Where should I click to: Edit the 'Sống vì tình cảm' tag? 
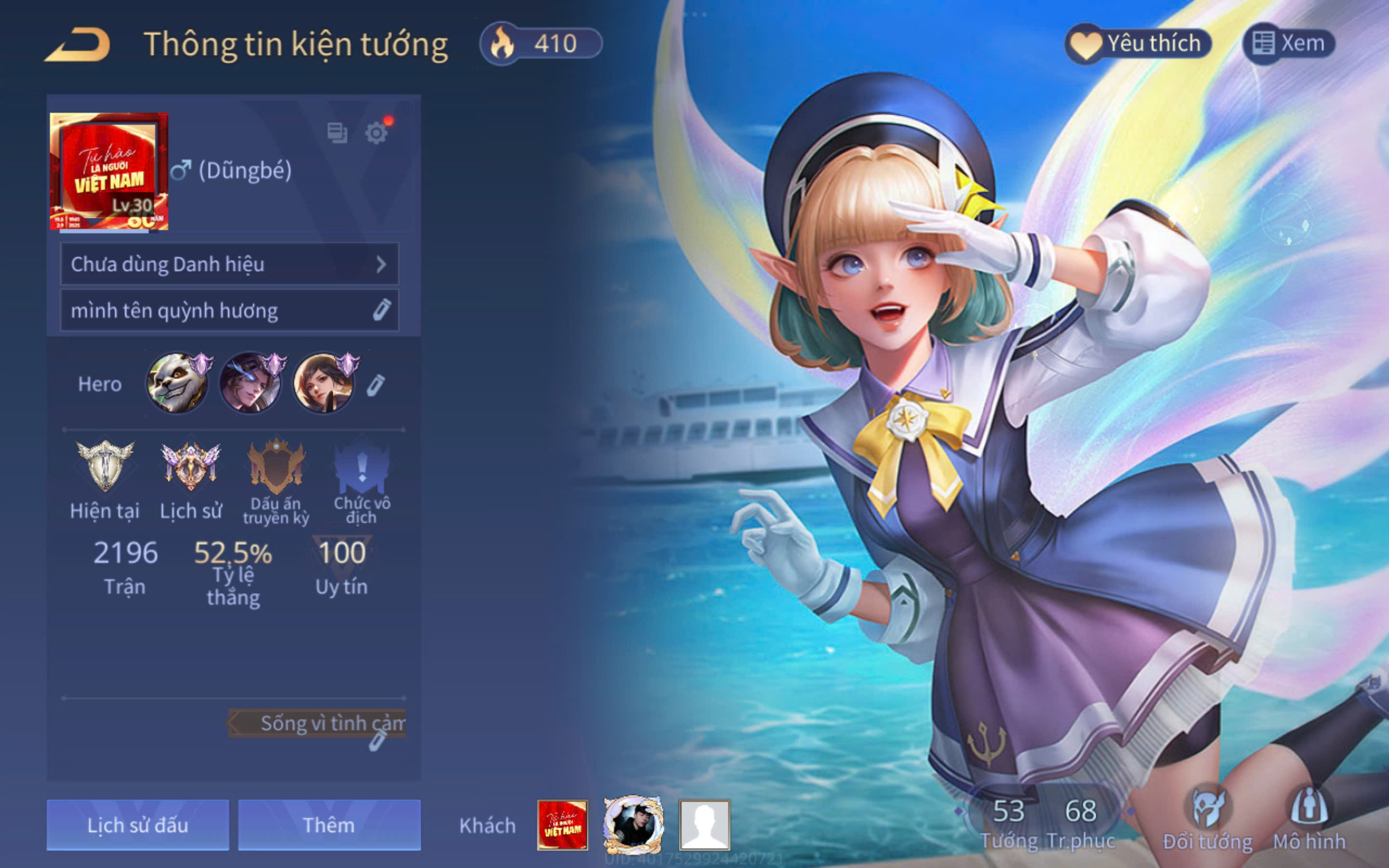tap(377, 741)
